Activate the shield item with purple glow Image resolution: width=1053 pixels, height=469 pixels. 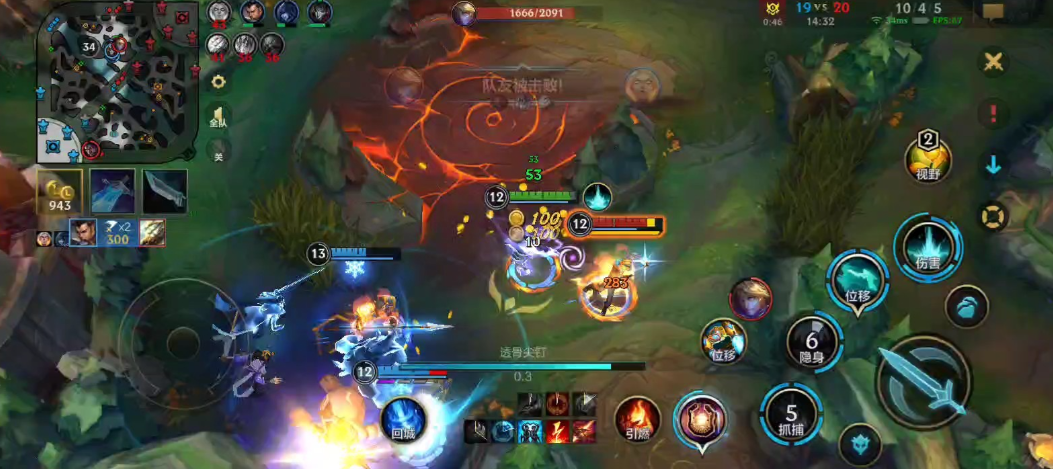tap(702, 418)
